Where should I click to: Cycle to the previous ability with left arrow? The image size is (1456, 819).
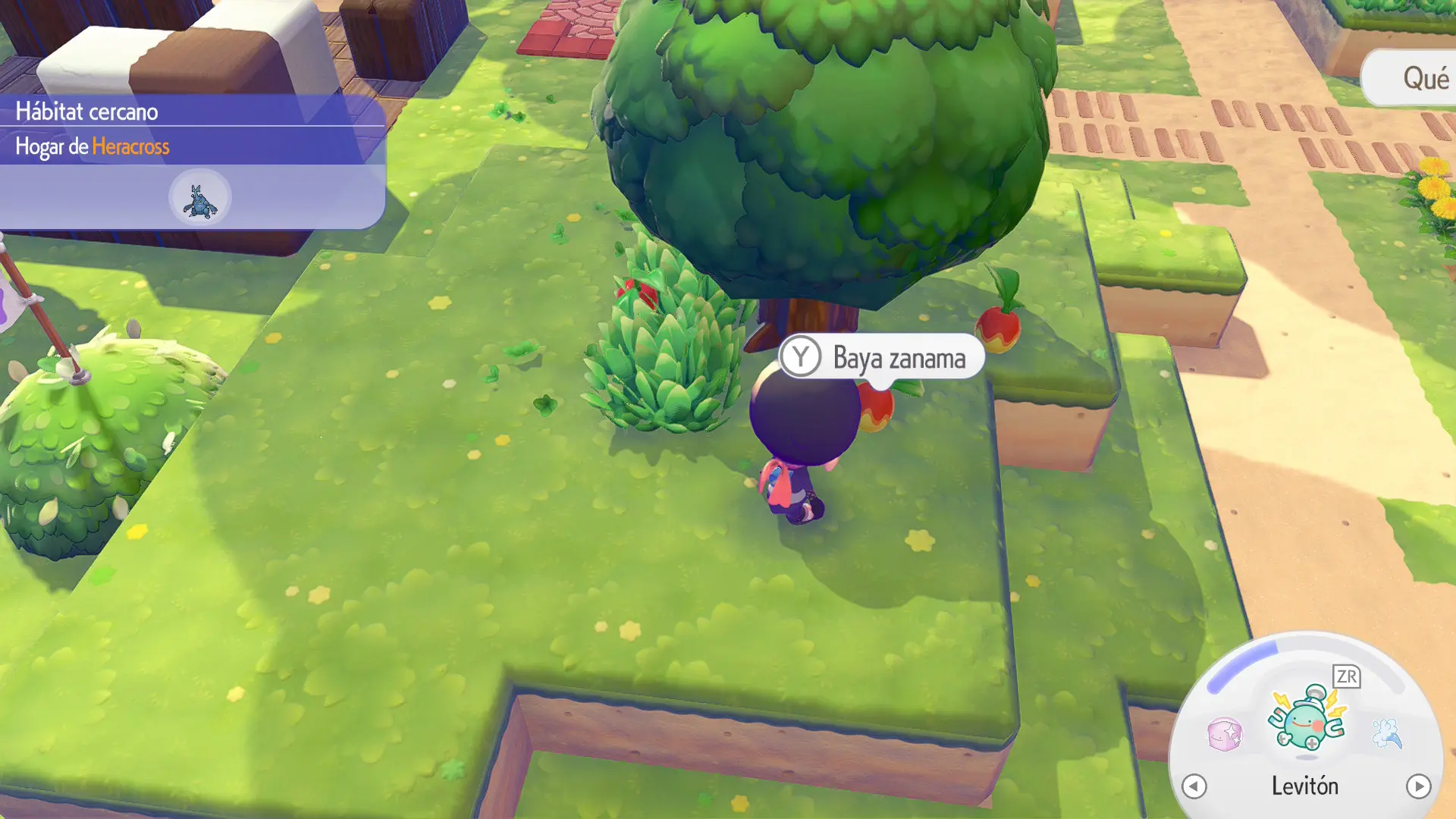(x=1194, y=786)
